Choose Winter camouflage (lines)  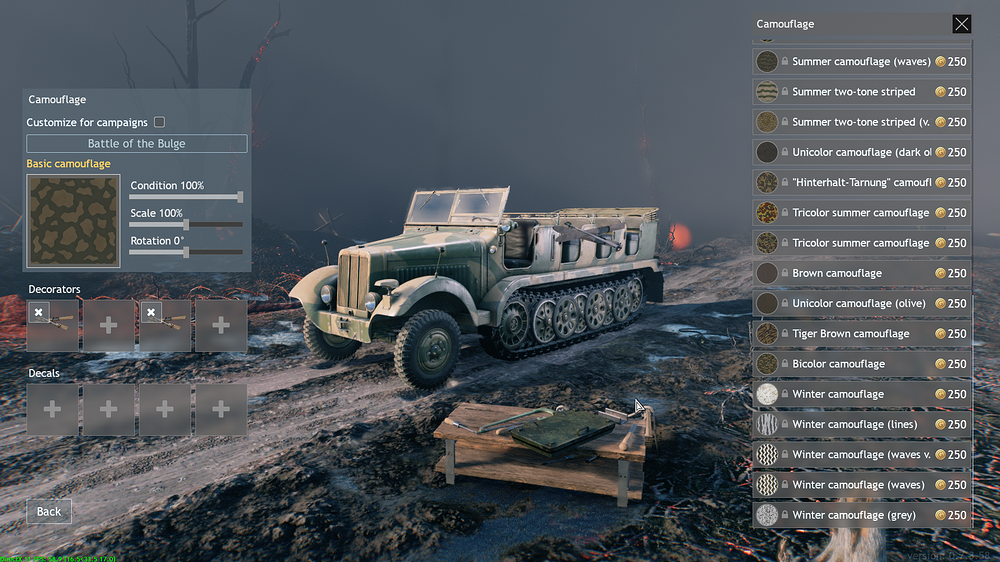click(x=860, y=424)
